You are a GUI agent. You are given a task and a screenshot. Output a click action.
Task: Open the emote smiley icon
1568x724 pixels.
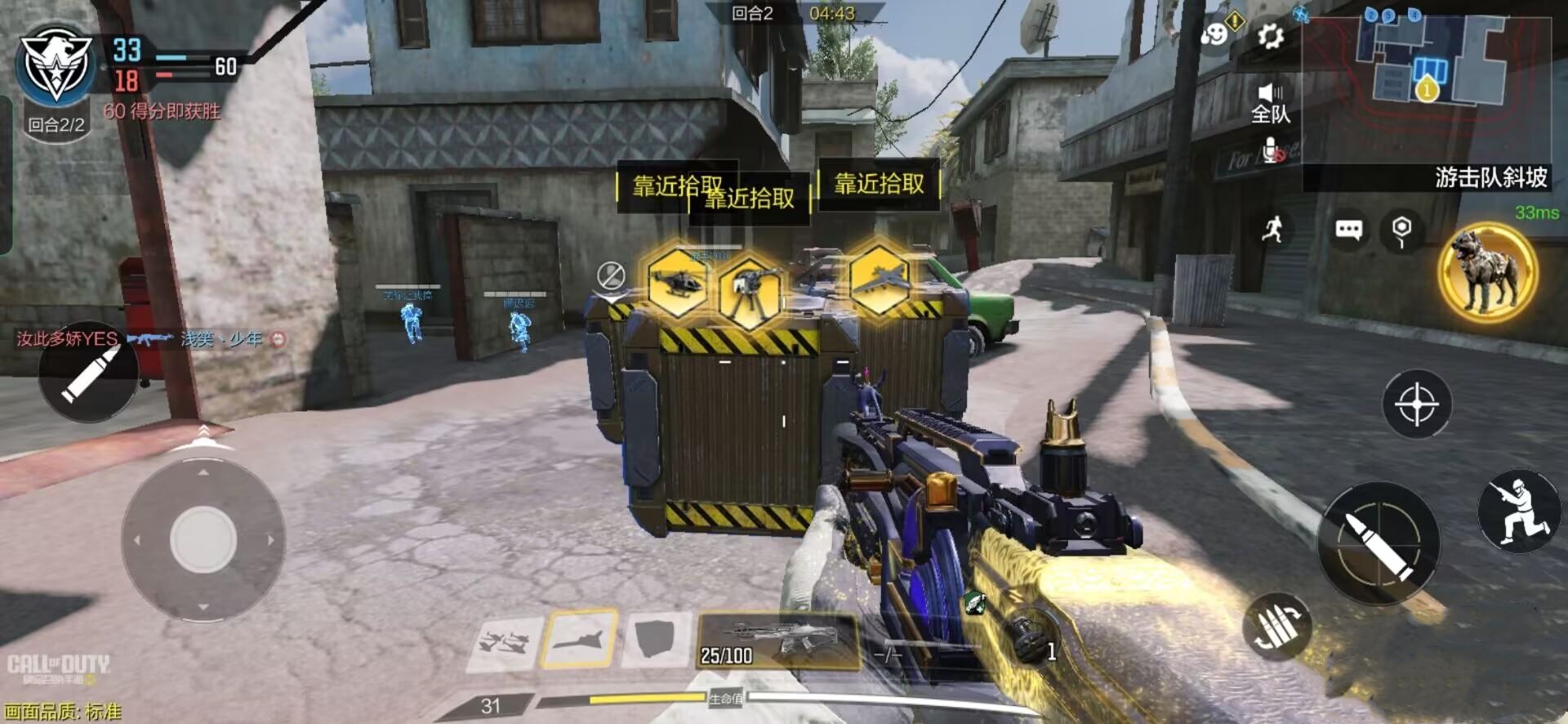1215,36
